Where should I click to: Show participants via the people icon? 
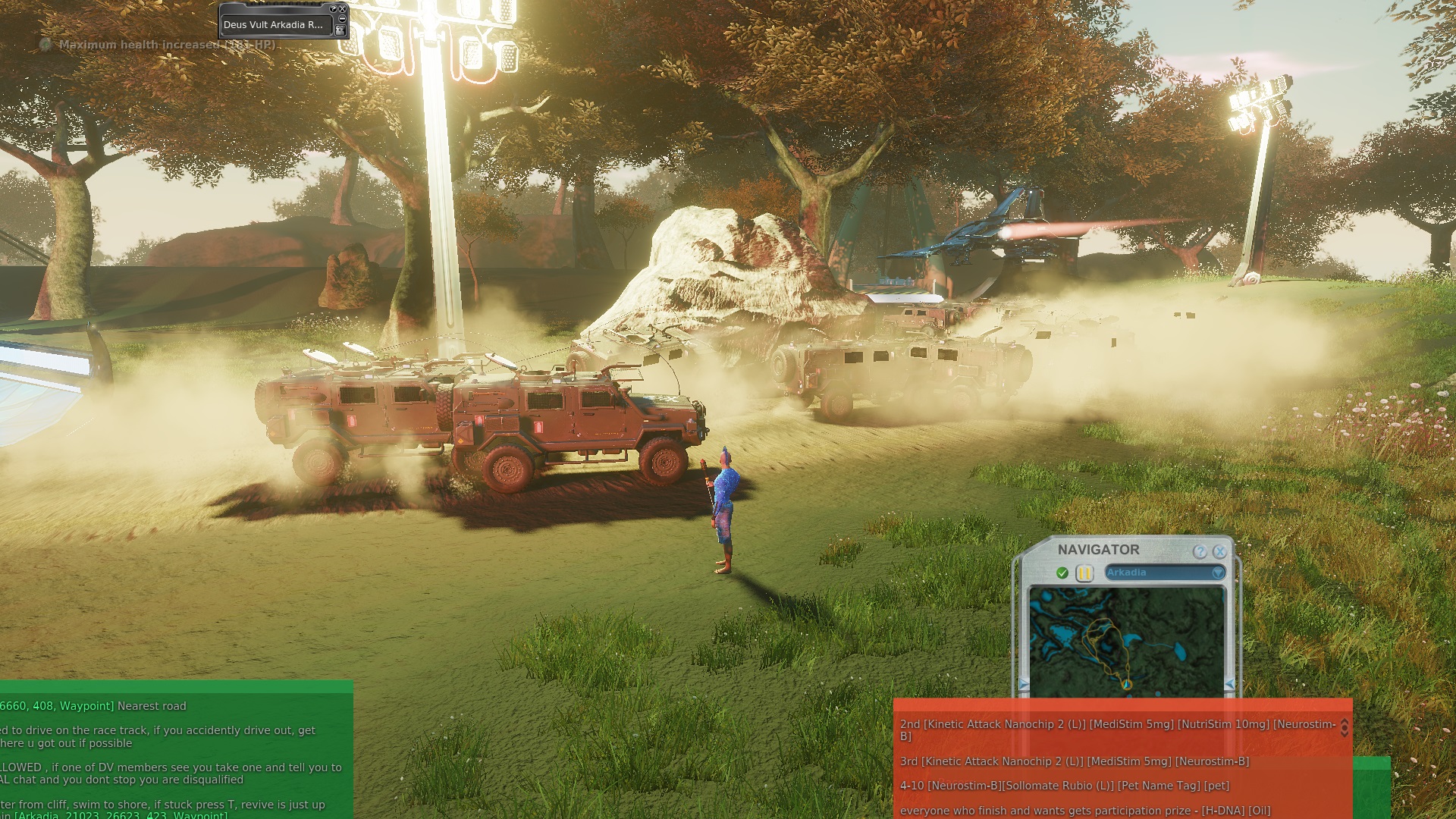point(340,30)
